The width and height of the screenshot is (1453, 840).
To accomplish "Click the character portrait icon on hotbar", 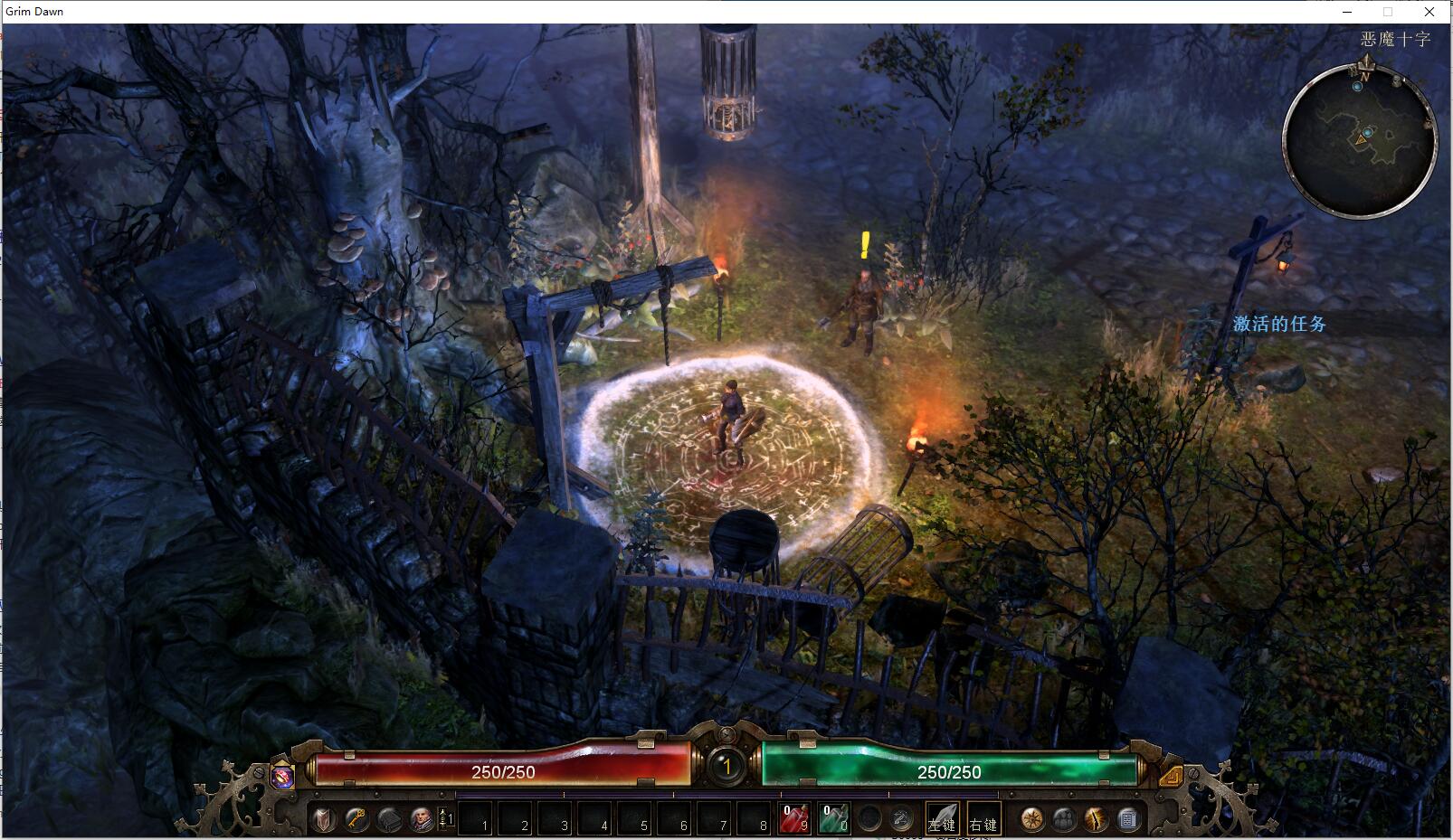I will point(421,819).
